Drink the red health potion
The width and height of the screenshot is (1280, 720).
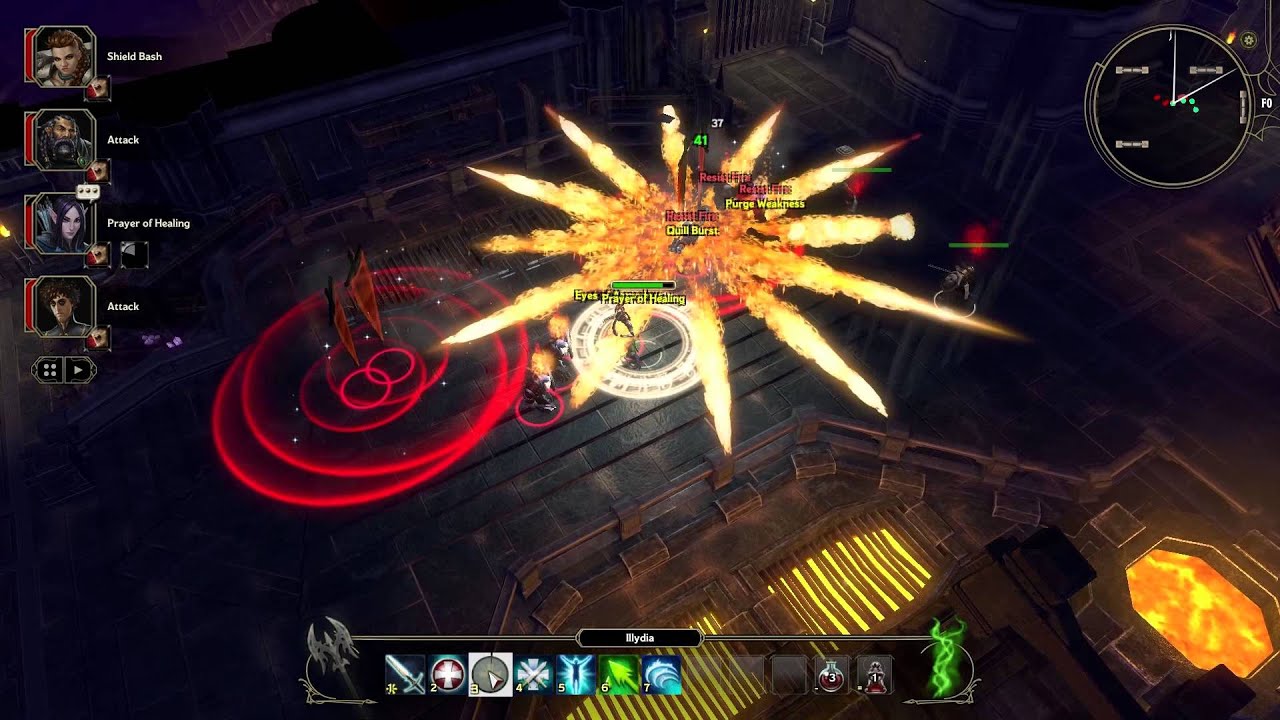pyautogui.click(x=832, y=675)
